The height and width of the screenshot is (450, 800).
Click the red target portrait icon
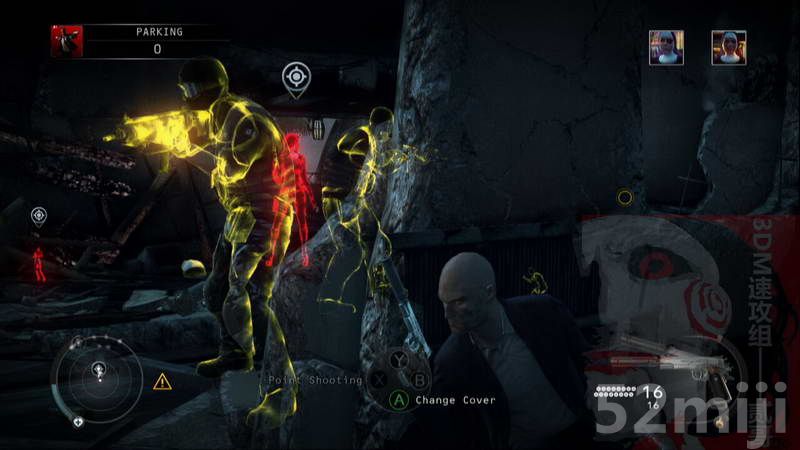(x=67, y=41)
